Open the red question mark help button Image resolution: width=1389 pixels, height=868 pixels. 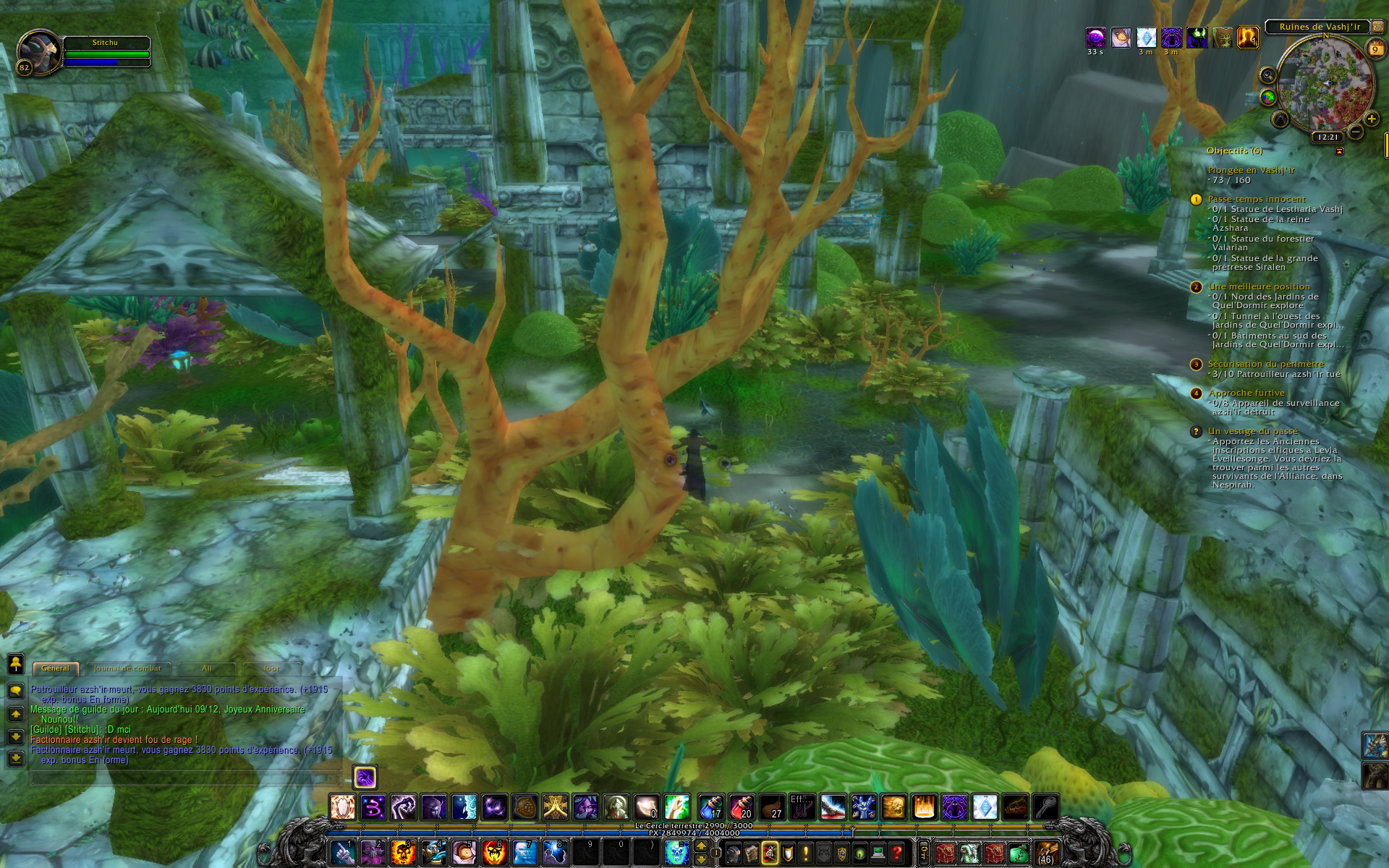point(897,853)
